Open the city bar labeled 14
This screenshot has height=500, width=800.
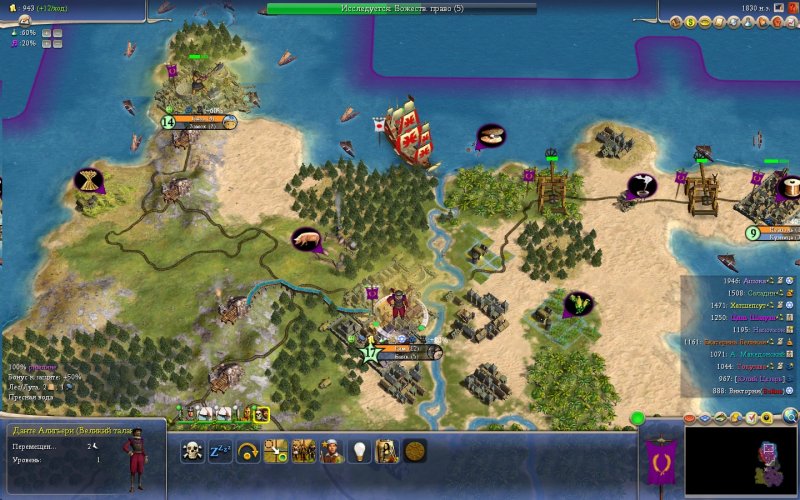coord(201,122)
